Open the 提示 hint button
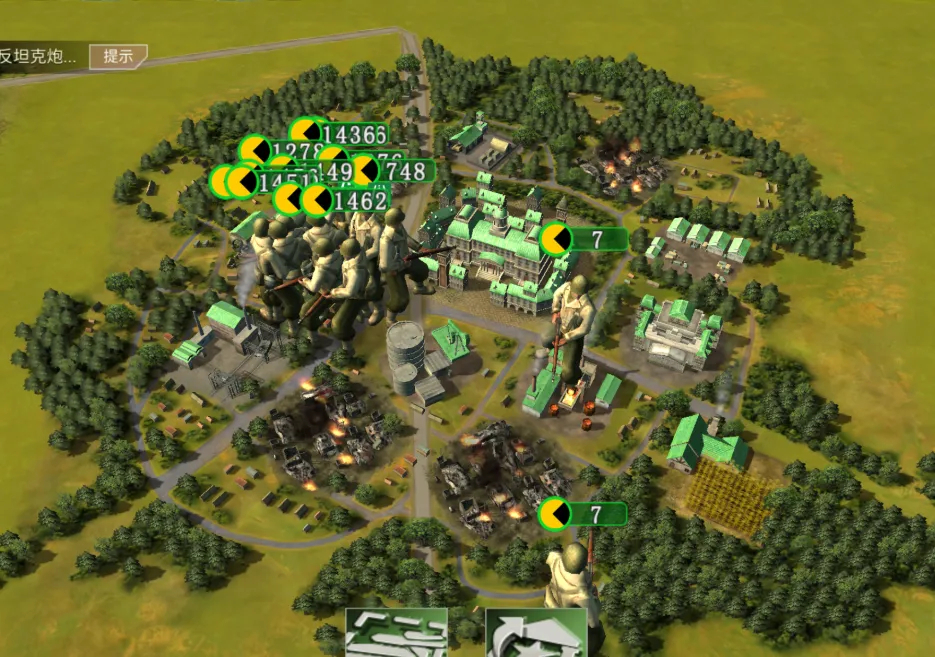This screenshot has height=657, width=935. [118, 56]
